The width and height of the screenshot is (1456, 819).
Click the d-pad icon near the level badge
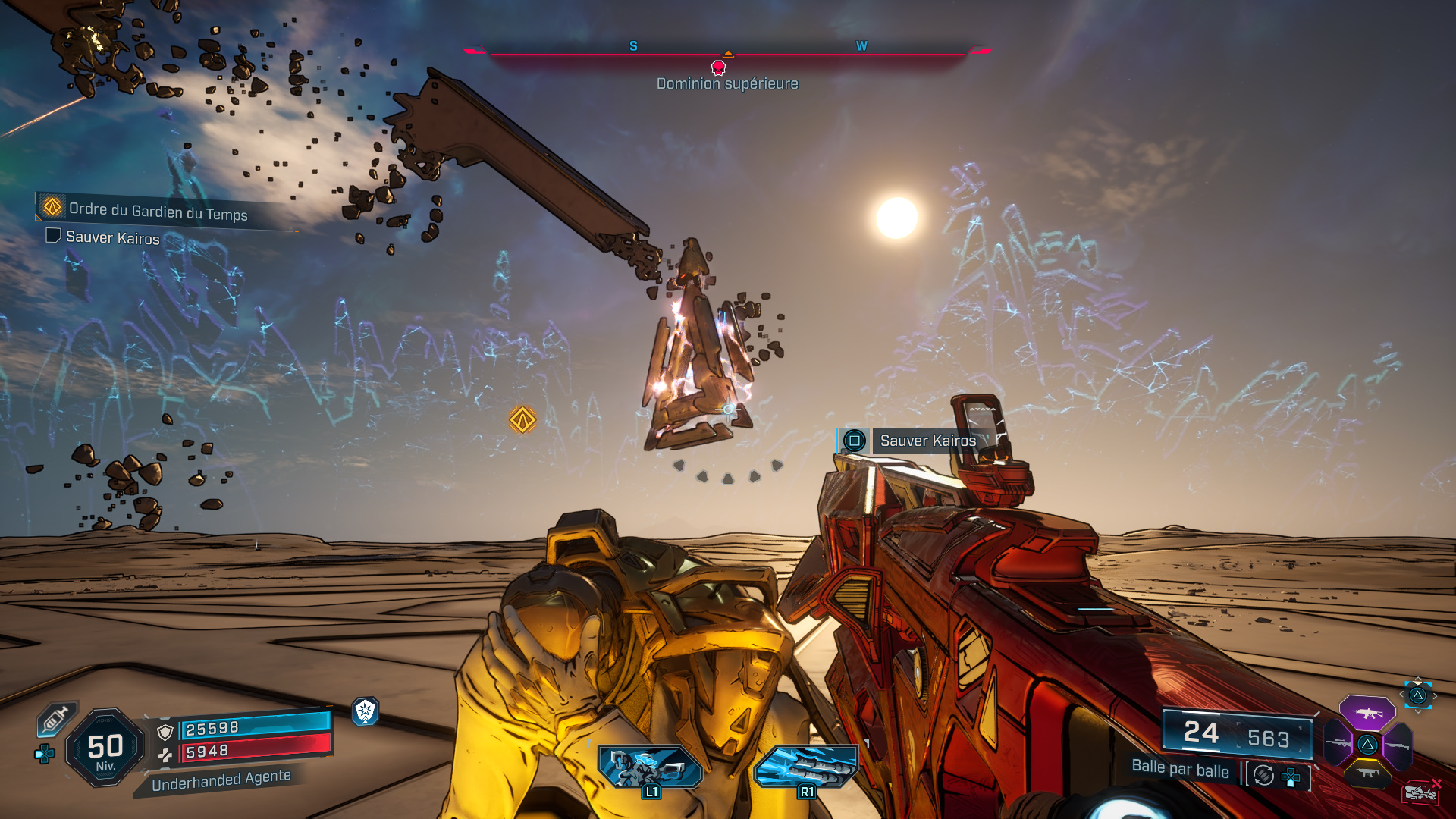[44, 753]
